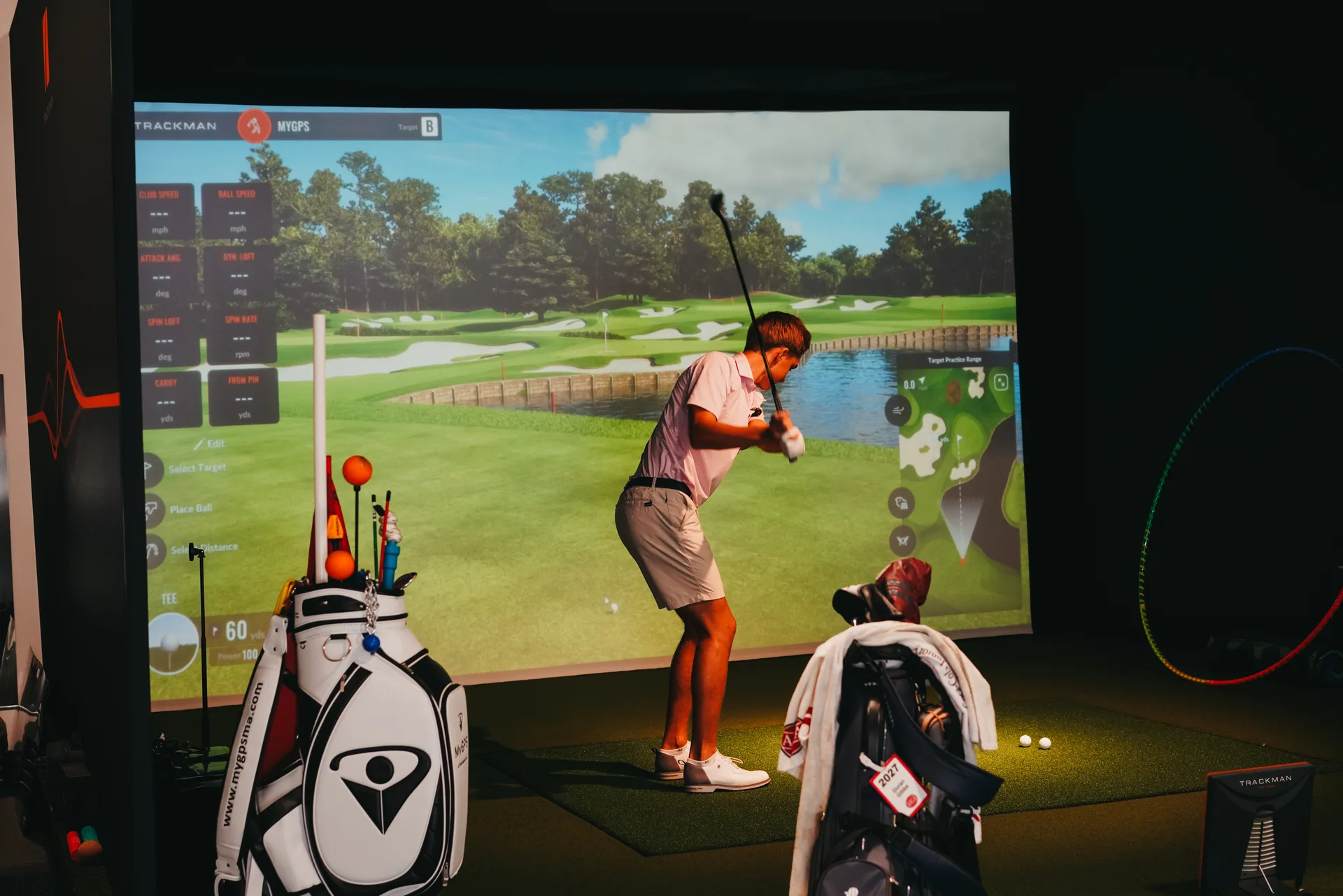Pick the Spin Rate data tile

[x=241, y=337]
